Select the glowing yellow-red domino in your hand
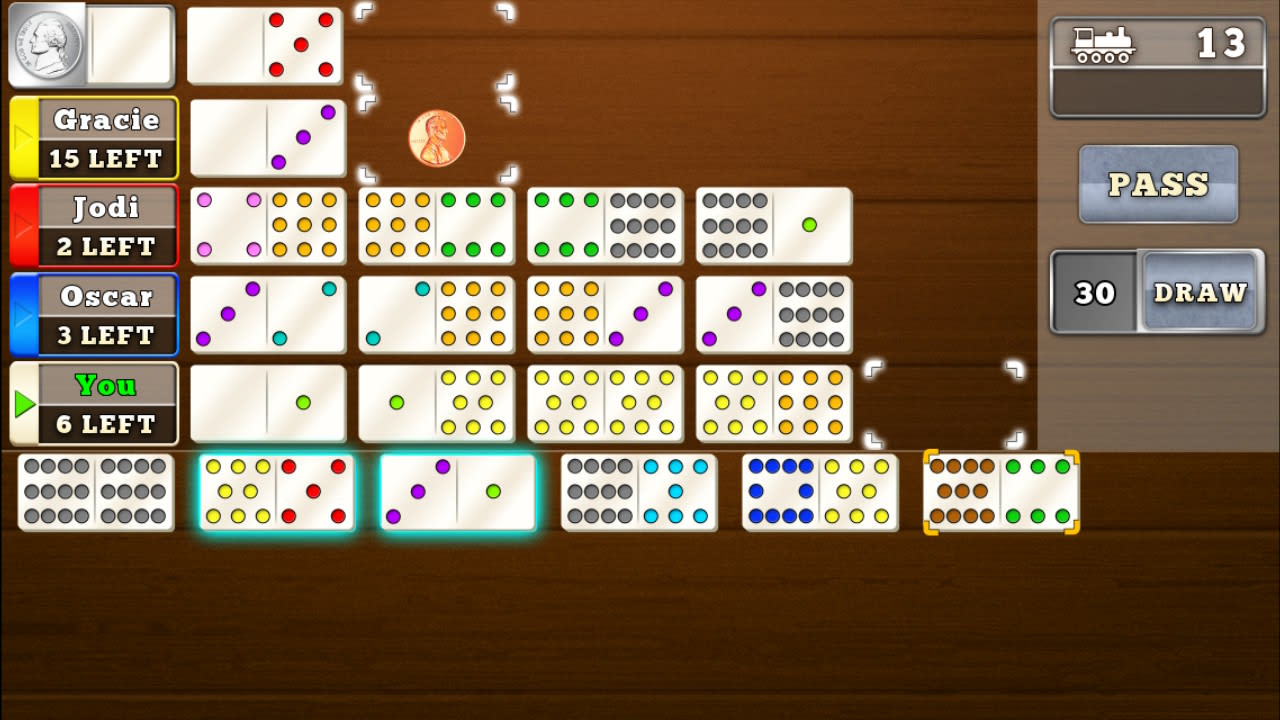Viewport: 1280px width, 720px height. click(277, 490)
